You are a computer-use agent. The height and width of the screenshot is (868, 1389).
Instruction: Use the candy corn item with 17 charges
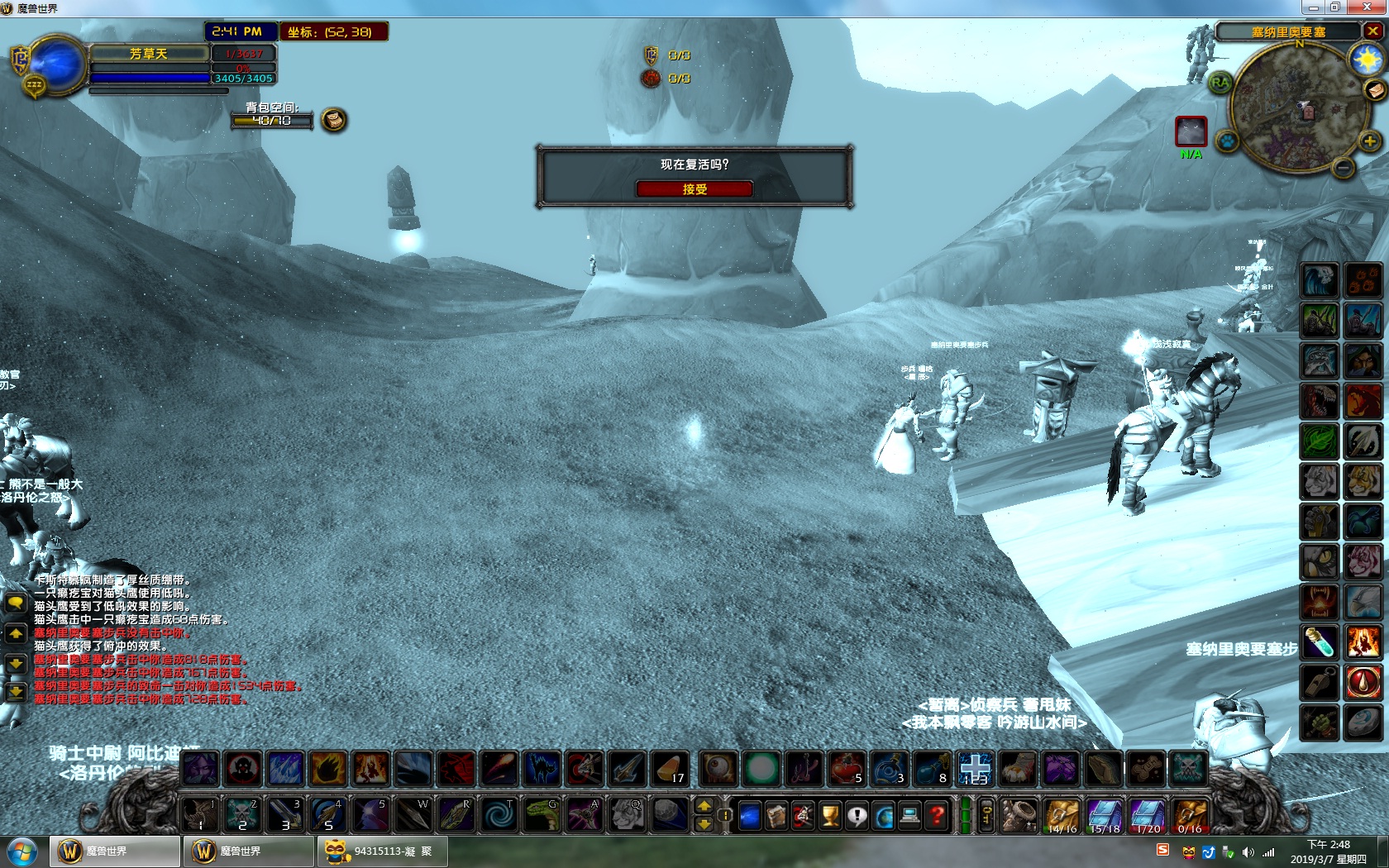coord(668,769)
